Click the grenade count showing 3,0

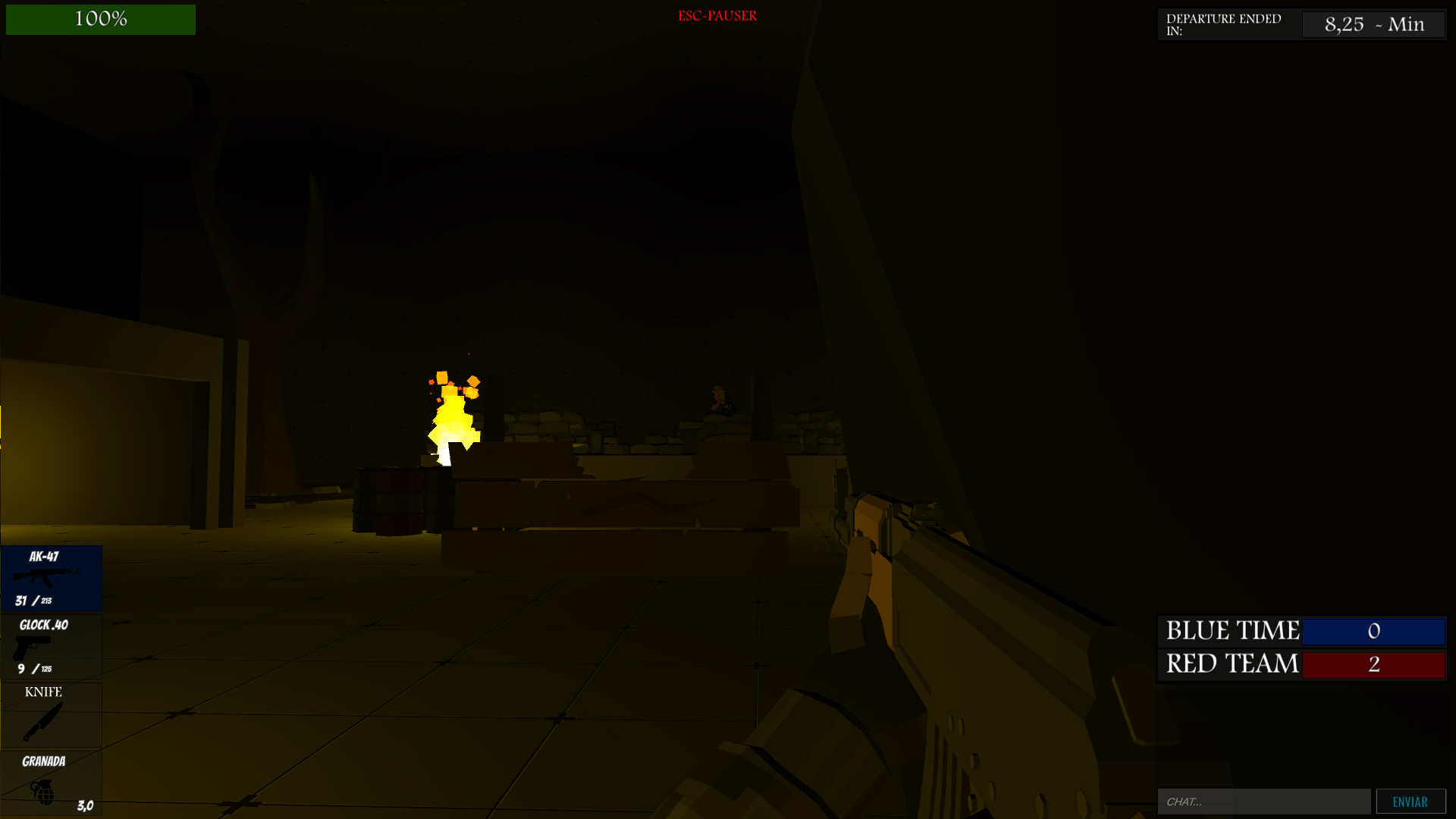[83, 805]
